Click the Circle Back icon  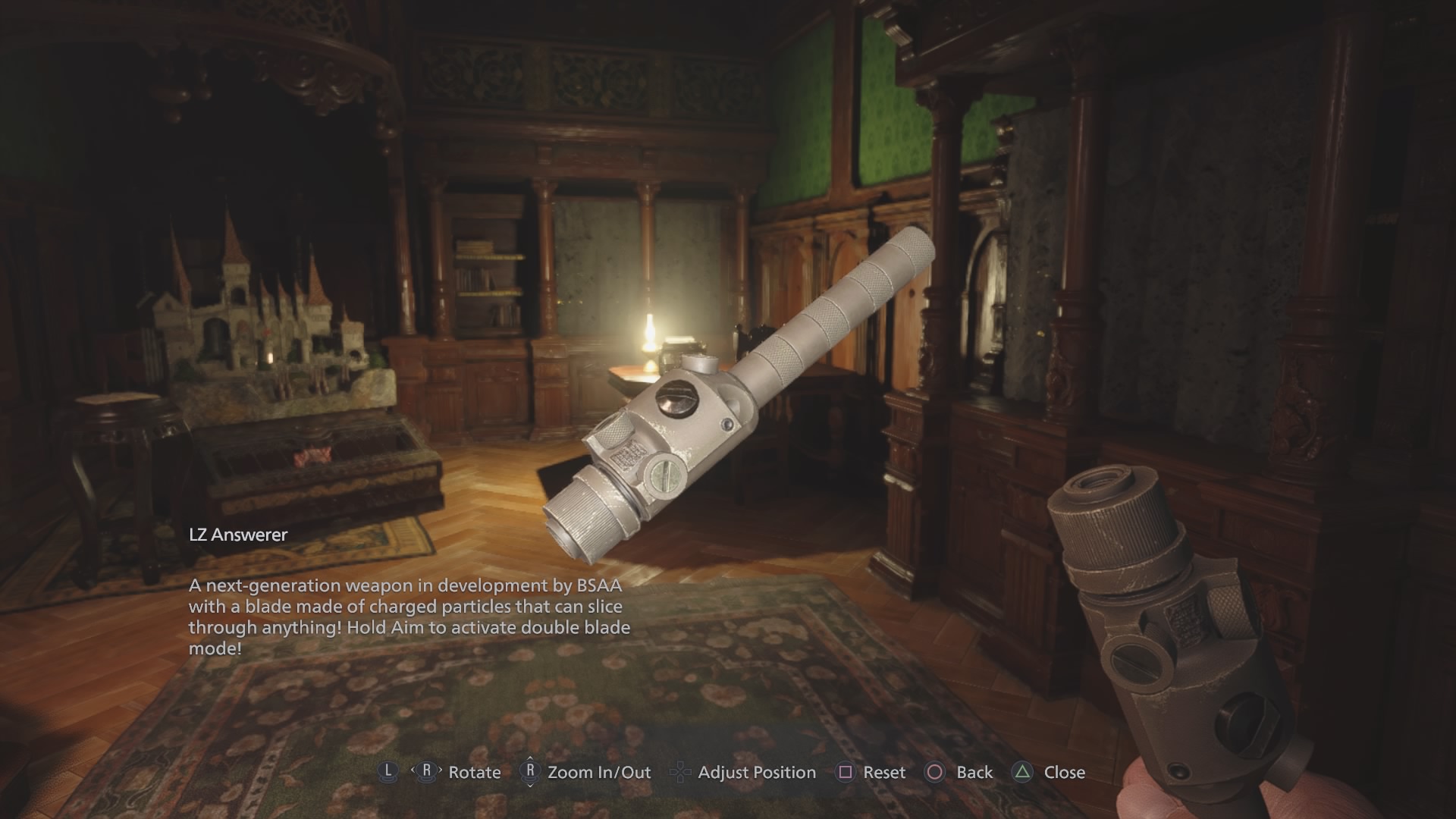click(x=934, y=773)
